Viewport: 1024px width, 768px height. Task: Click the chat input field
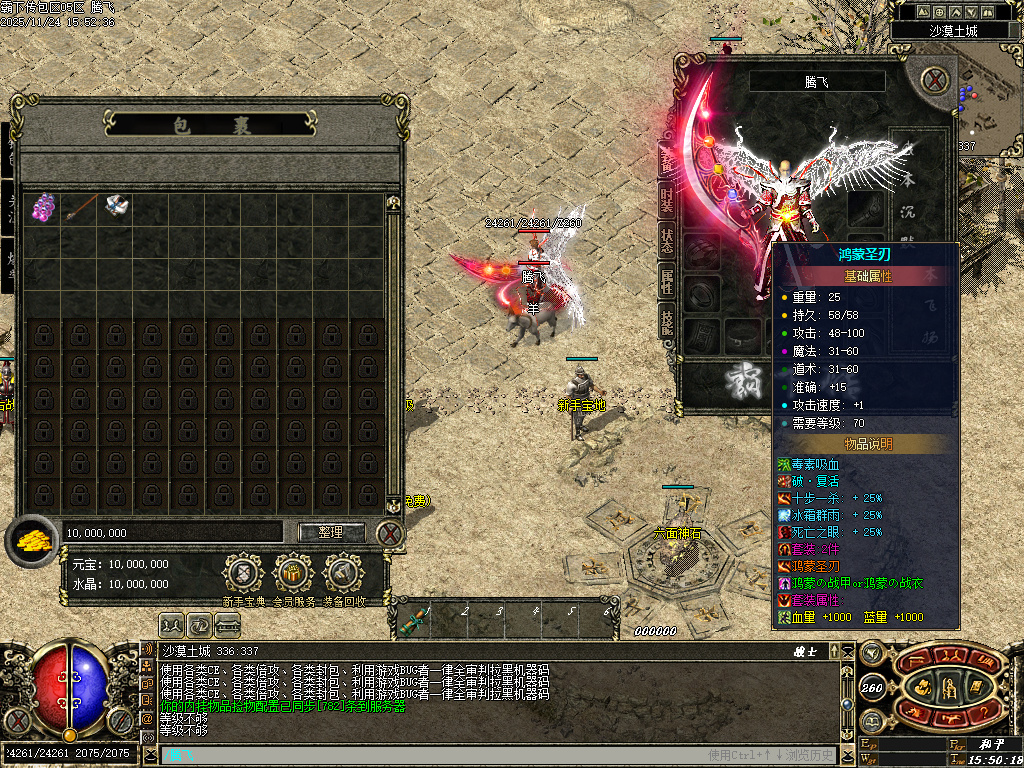click(x=420, y=755)
